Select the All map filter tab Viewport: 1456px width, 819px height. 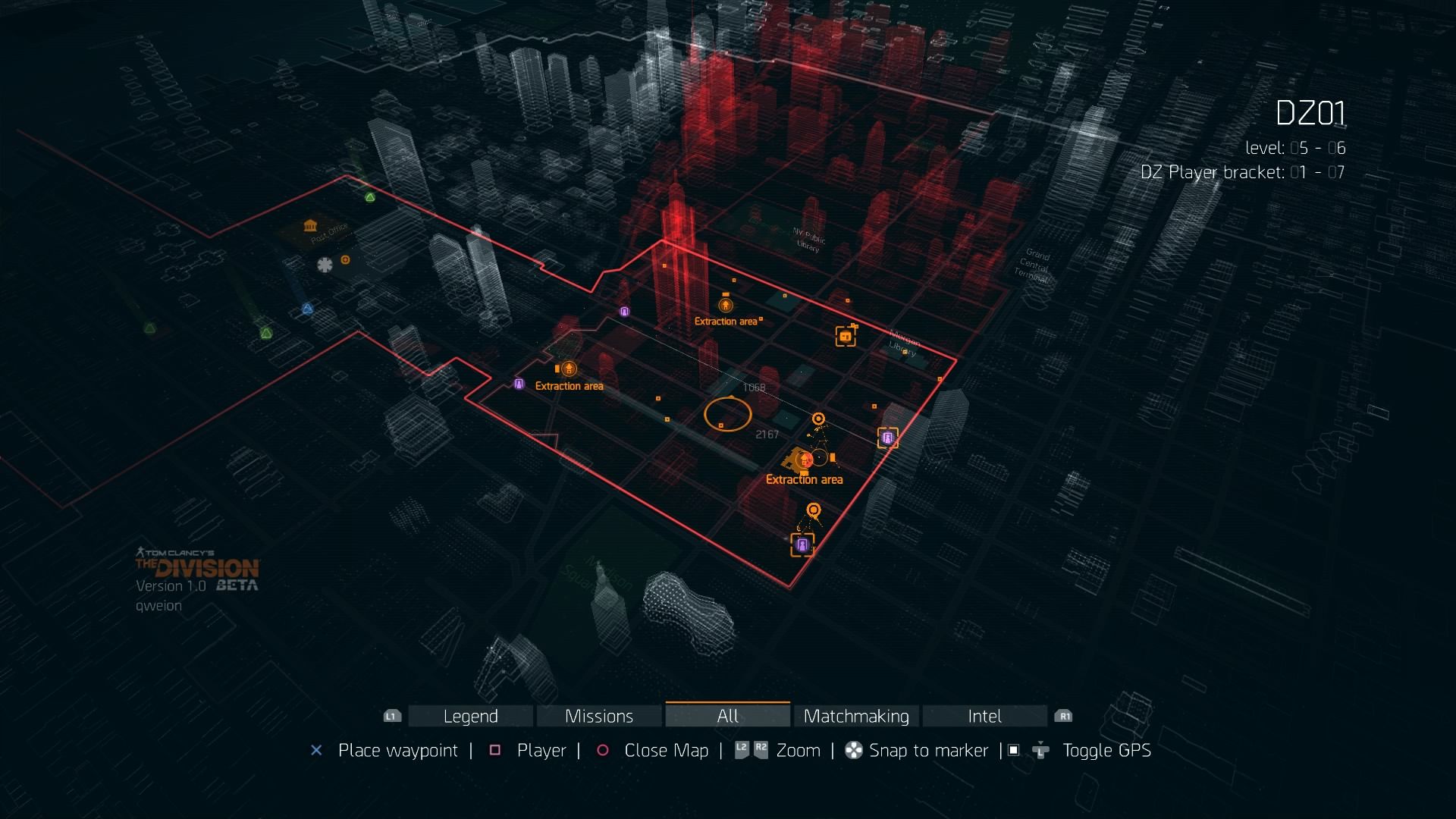click(x=727, y=716)
